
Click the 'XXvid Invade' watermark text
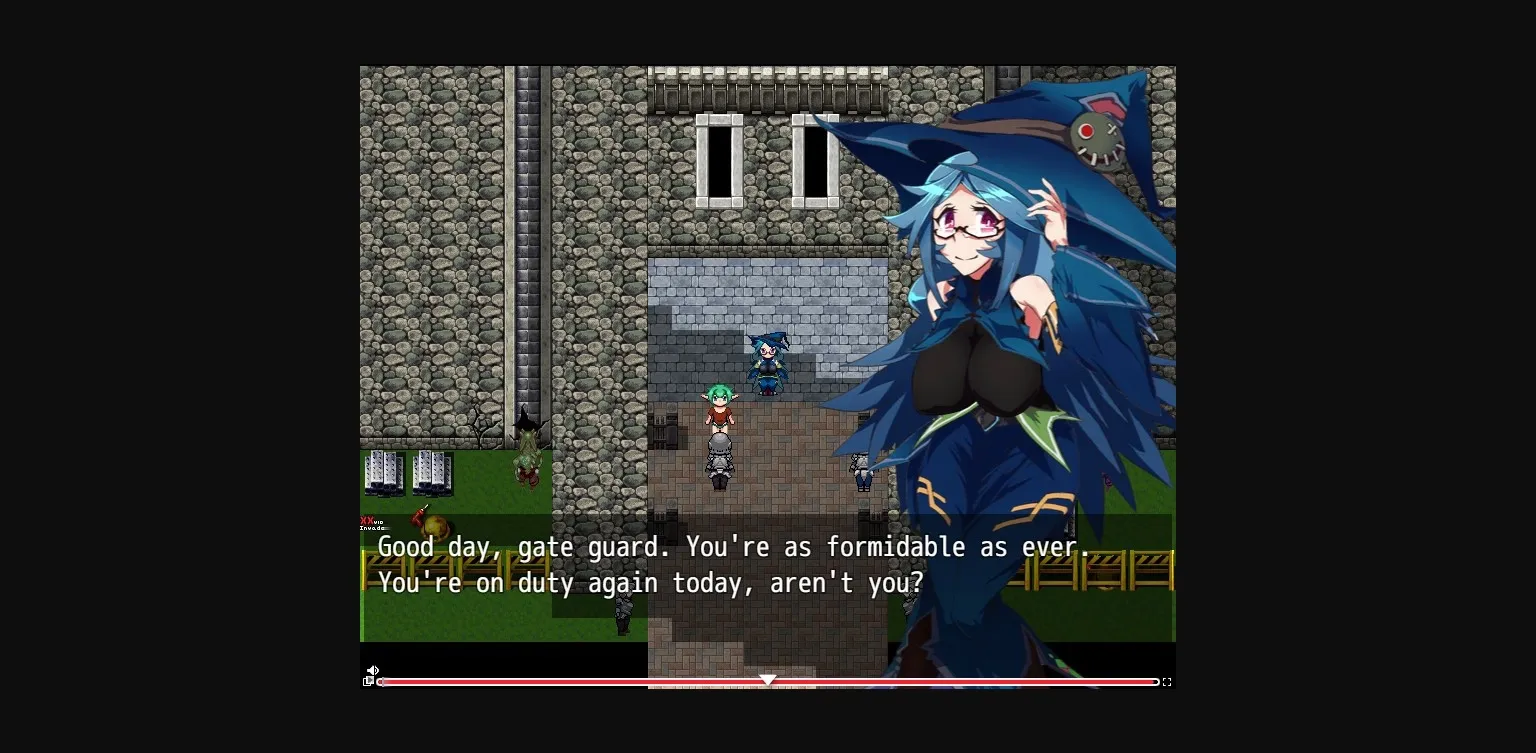click(372, 523)
